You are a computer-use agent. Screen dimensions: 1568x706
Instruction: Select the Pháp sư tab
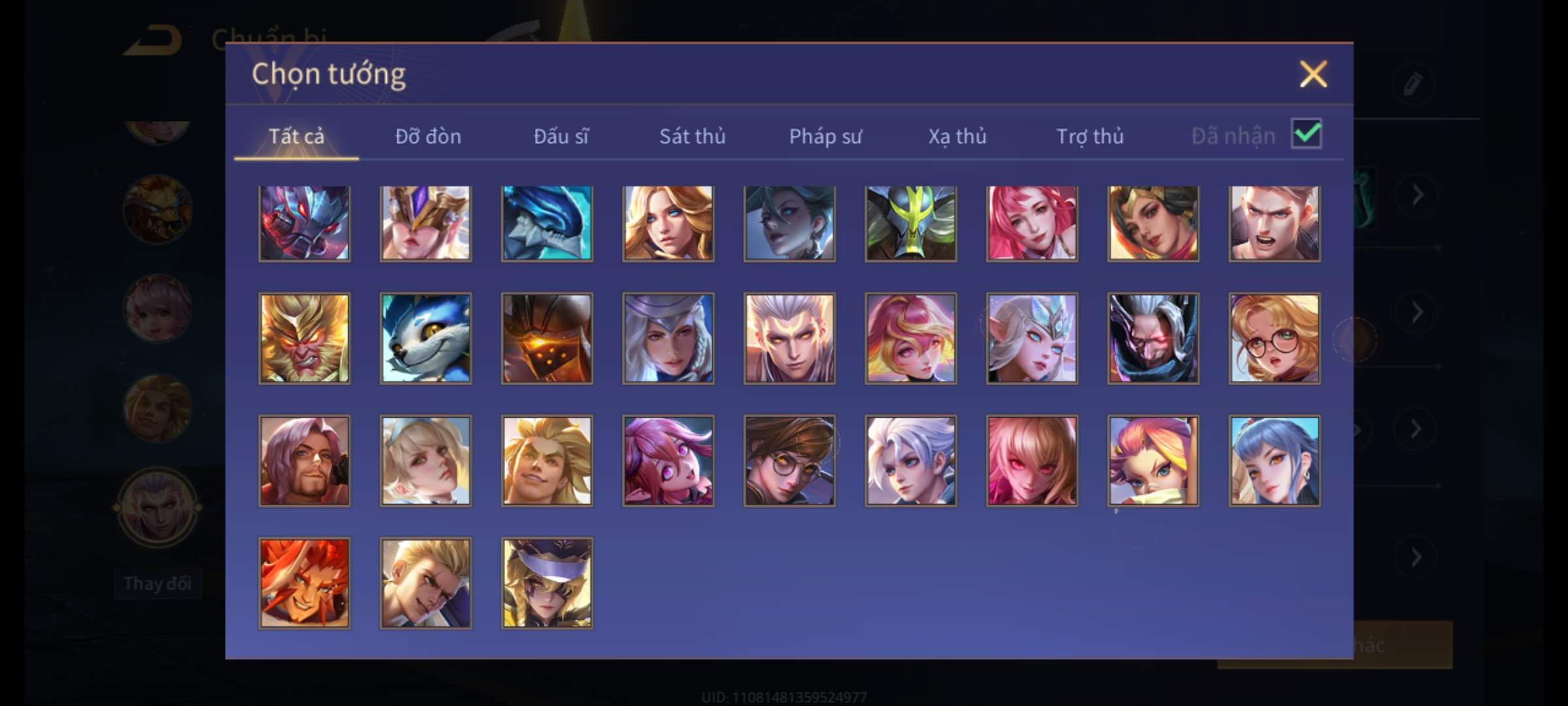click(825, 136)
